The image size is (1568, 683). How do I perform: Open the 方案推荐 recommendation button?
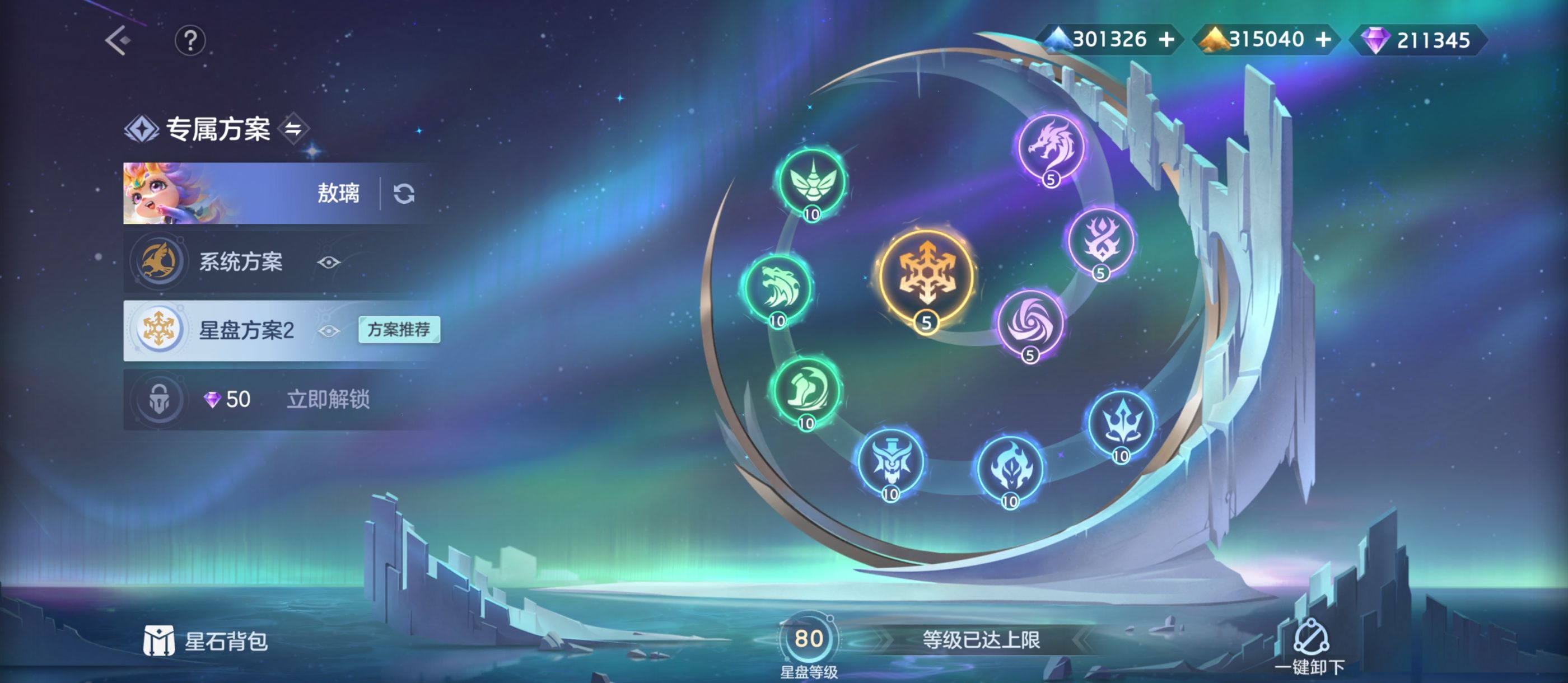pos(399,330)
